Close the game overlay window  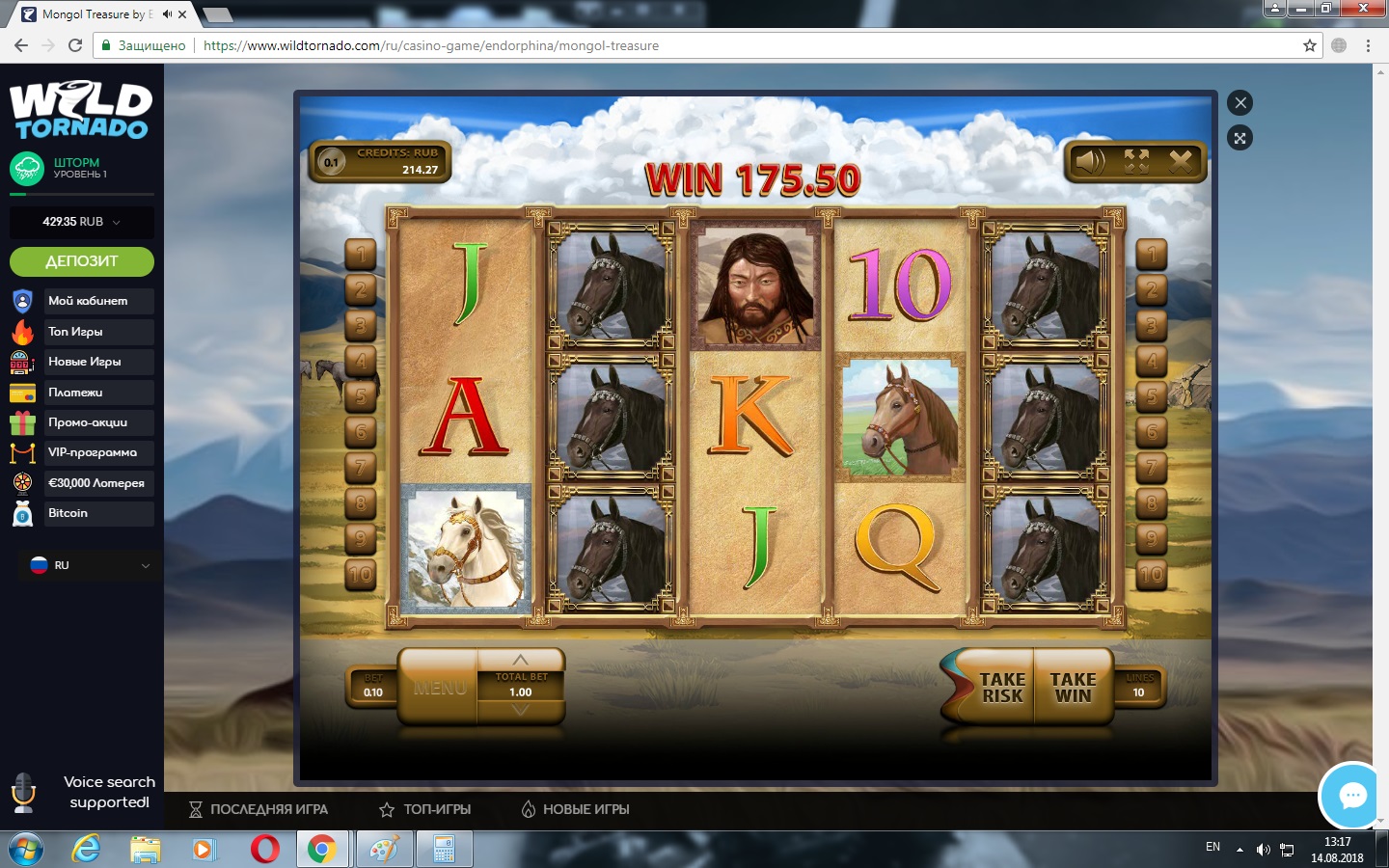pyautogui.click(x=1240, y=103)
